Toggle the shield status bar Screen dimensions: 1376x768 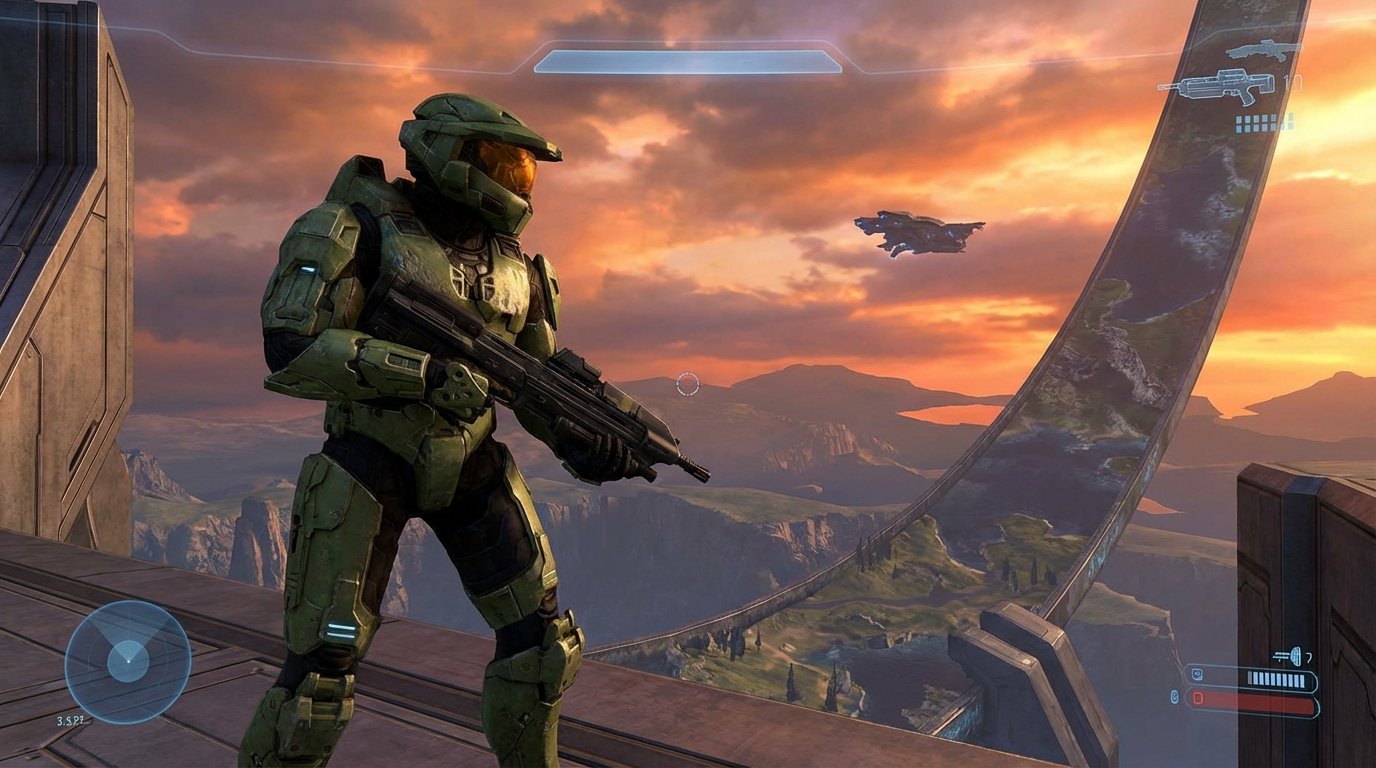[1252, 679]
